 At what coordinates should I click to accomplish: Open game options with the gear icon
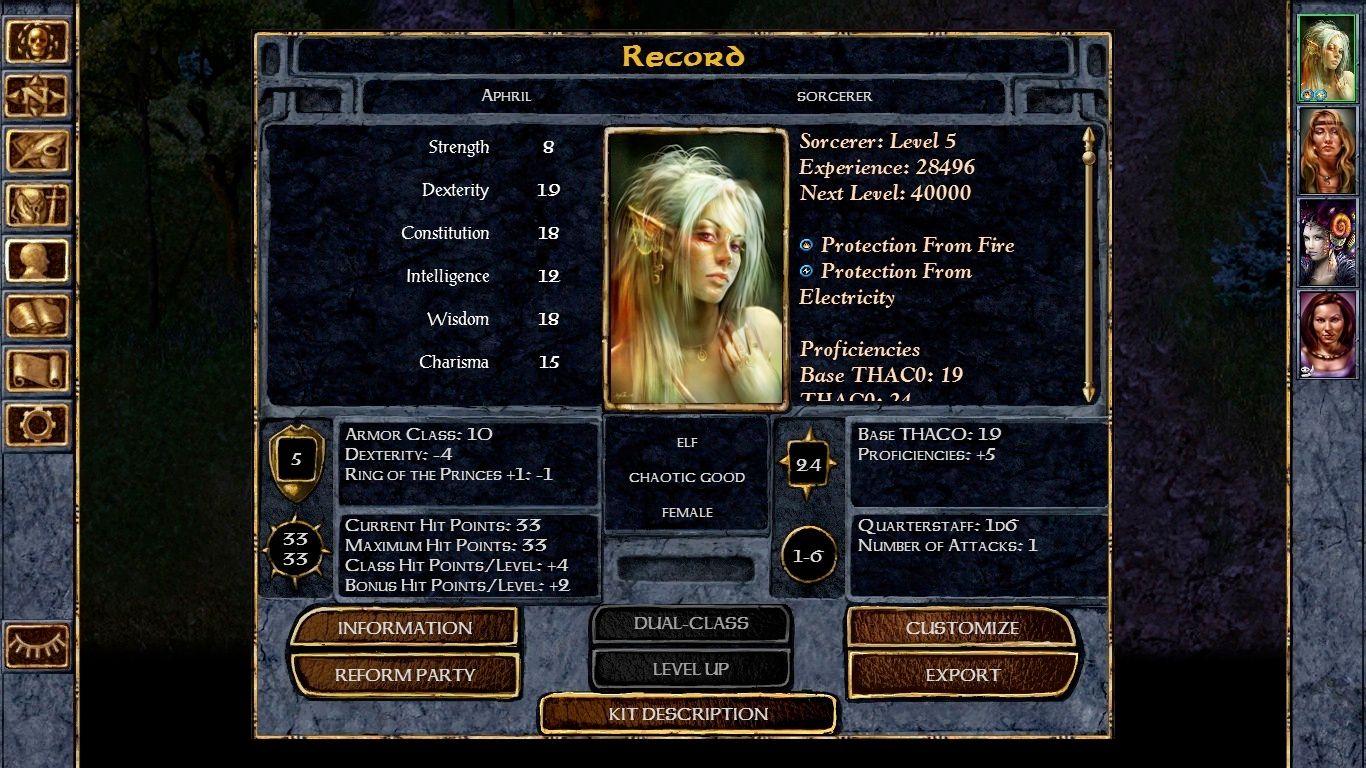[37, 425]
